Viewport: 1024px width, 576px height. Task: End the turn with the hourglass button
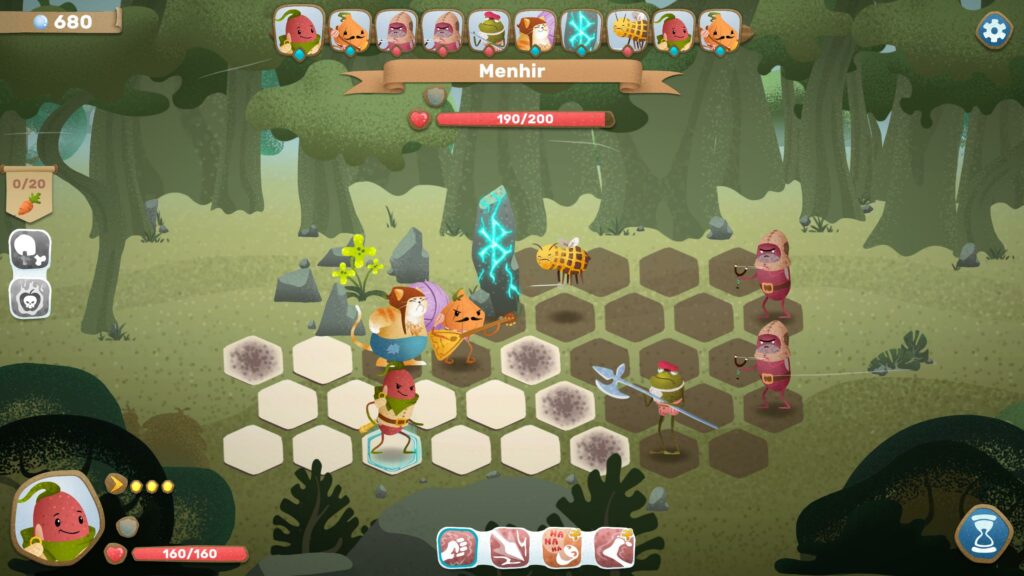(x=984, y=533)
